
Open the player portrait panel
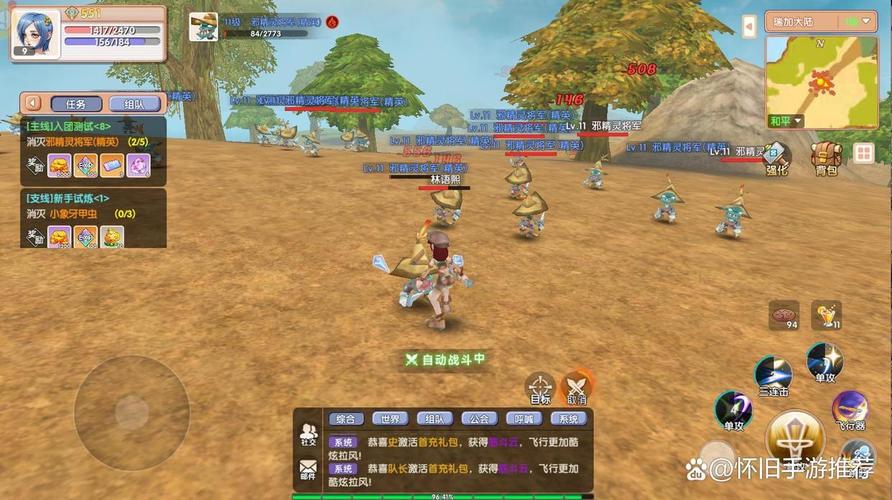coord(36,34)
